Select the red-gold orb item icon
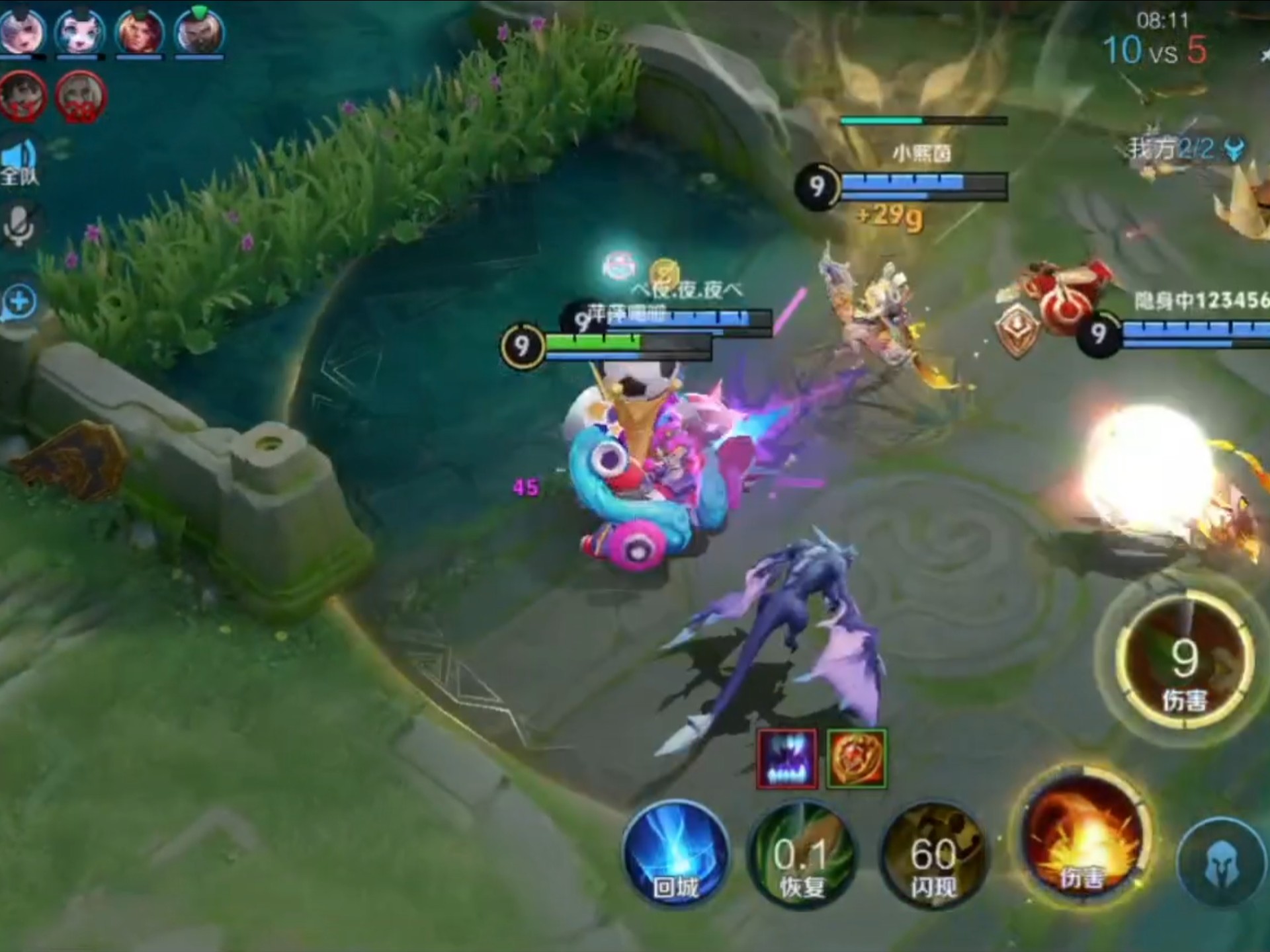Viewport: 1270px width, 952px height. (856, 760)
